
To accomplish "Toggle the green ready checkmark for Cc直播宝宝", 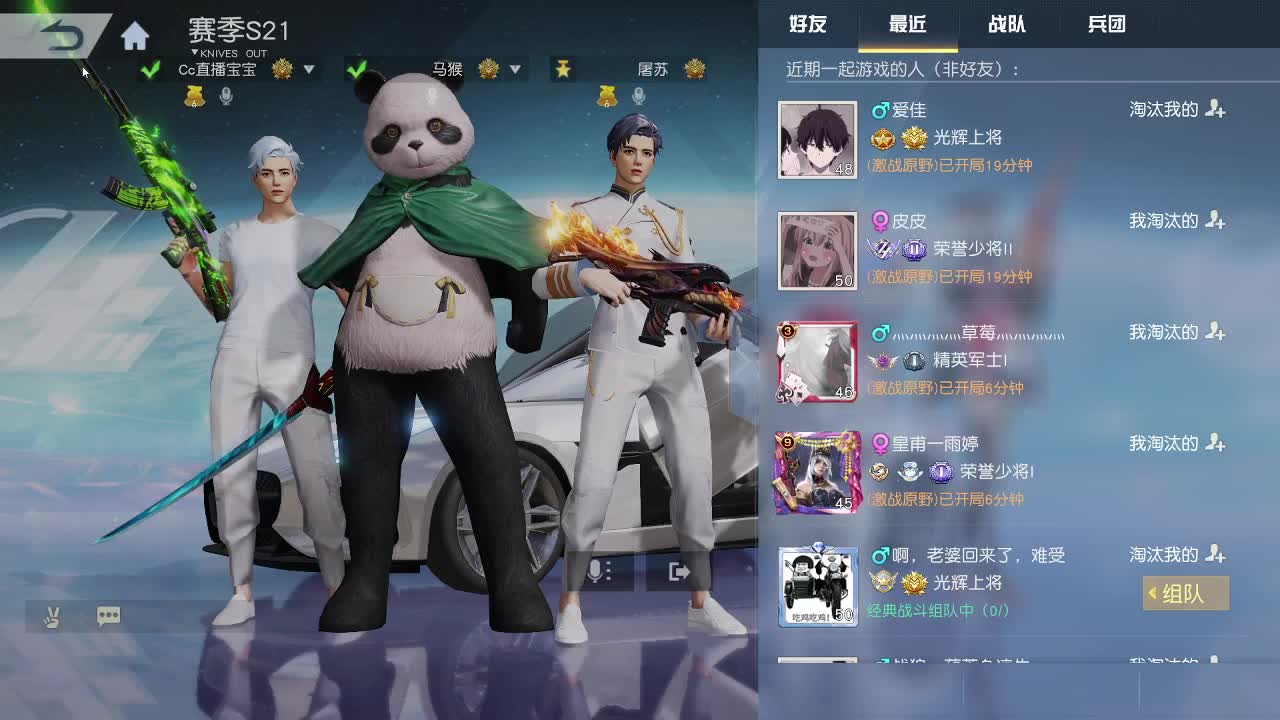I will tap(150, 70).
